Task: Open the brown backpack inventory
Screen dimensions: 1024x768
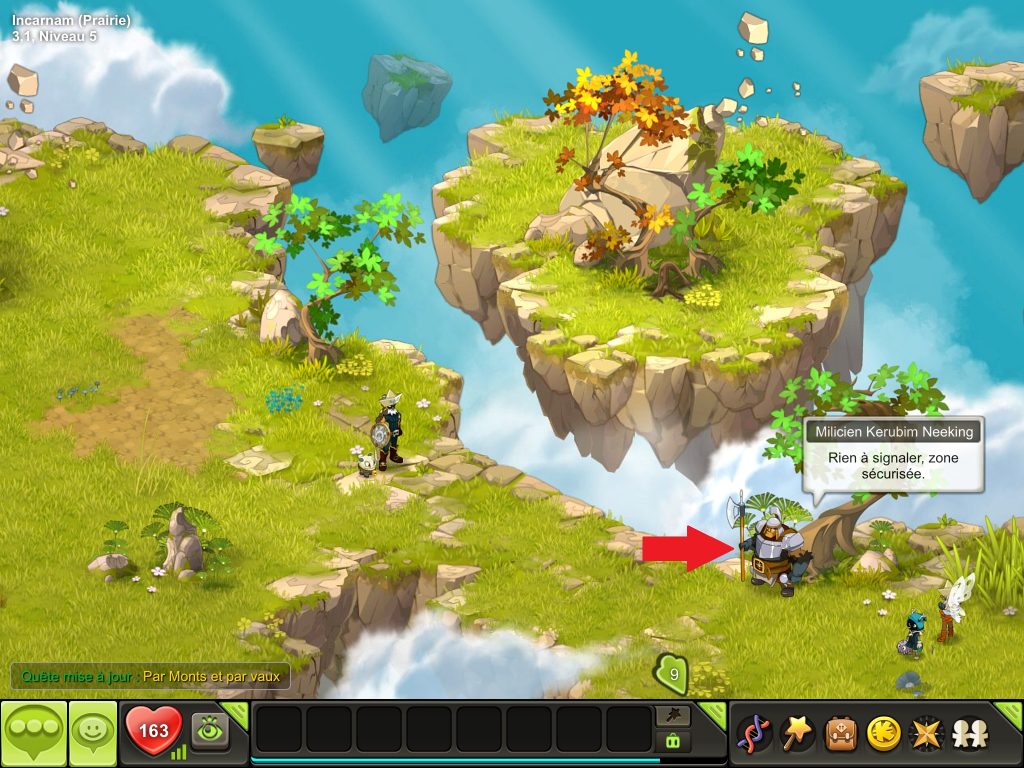Action: coord(839,734)
